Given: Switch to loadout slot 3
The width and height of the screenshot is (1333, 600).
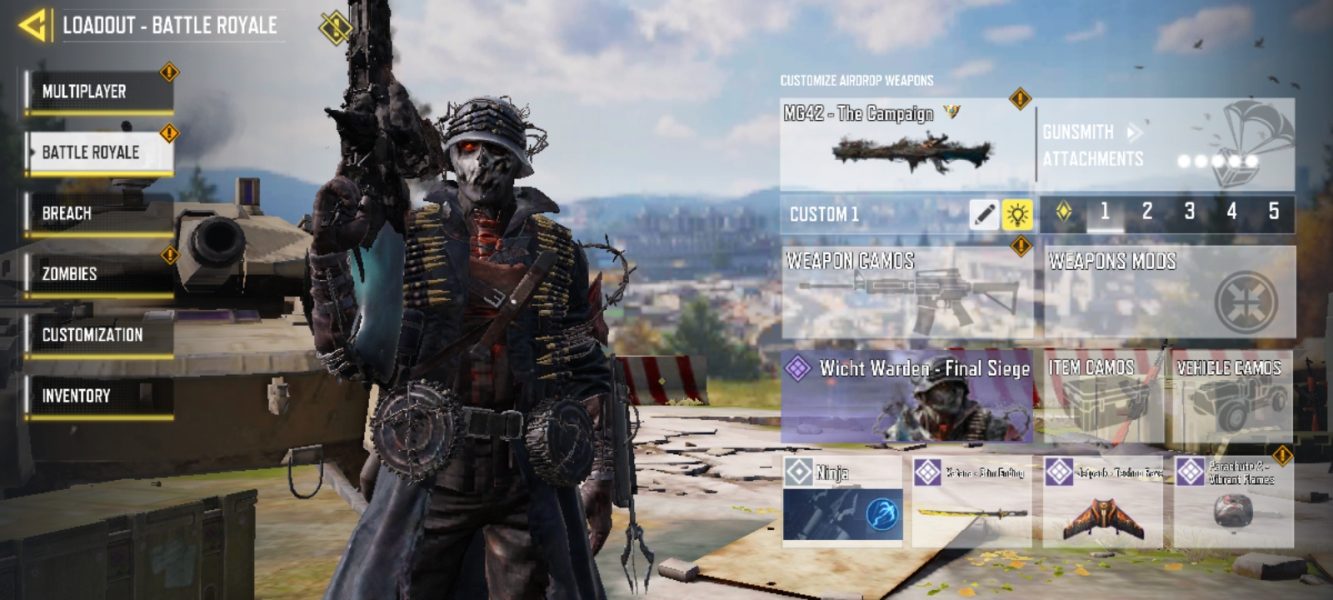Looking at the screenshot, I should coord(1189,212).
